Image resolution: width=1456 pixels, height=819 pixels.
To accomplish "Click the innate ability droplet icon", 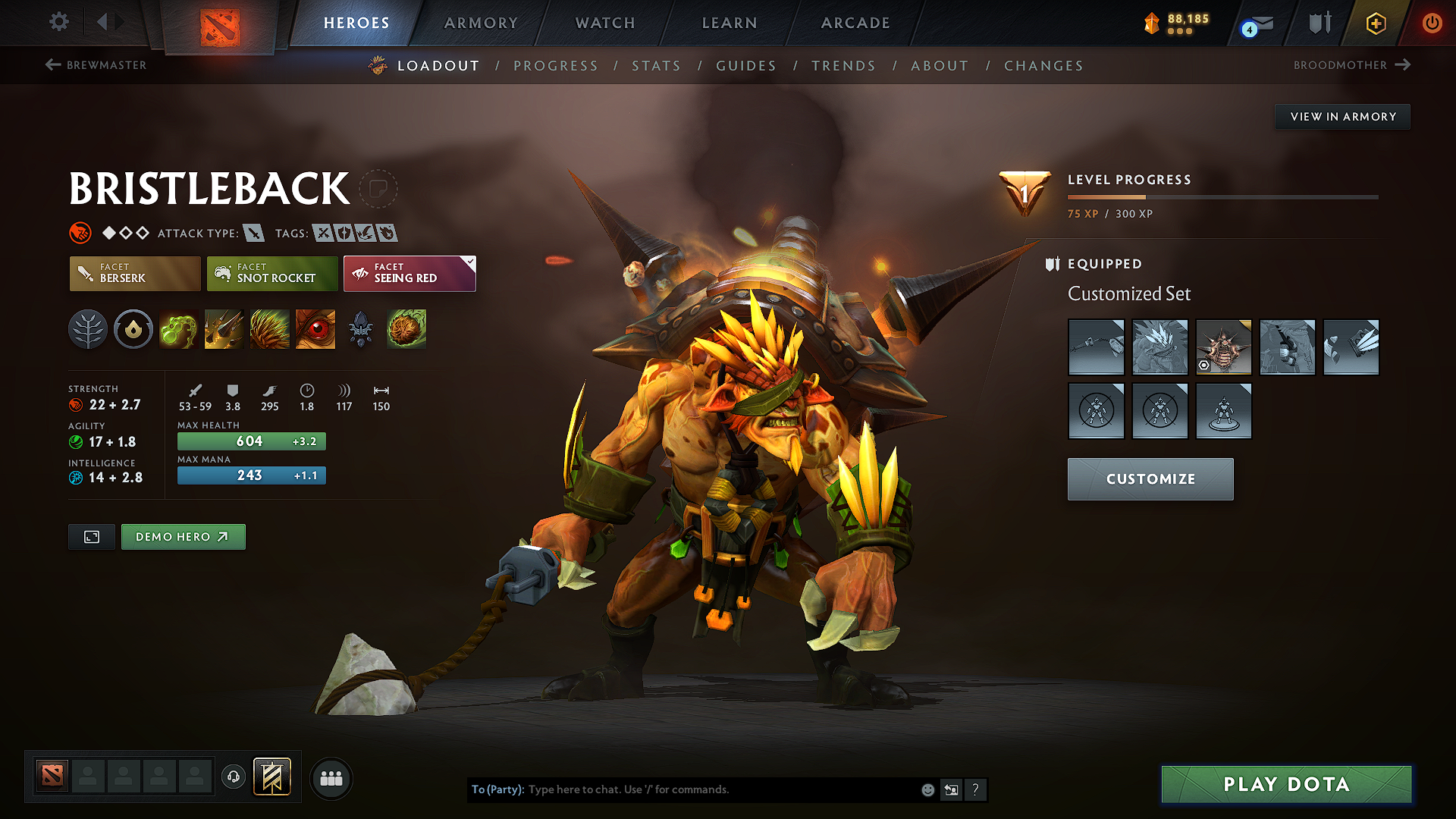I will click(133, 329).
